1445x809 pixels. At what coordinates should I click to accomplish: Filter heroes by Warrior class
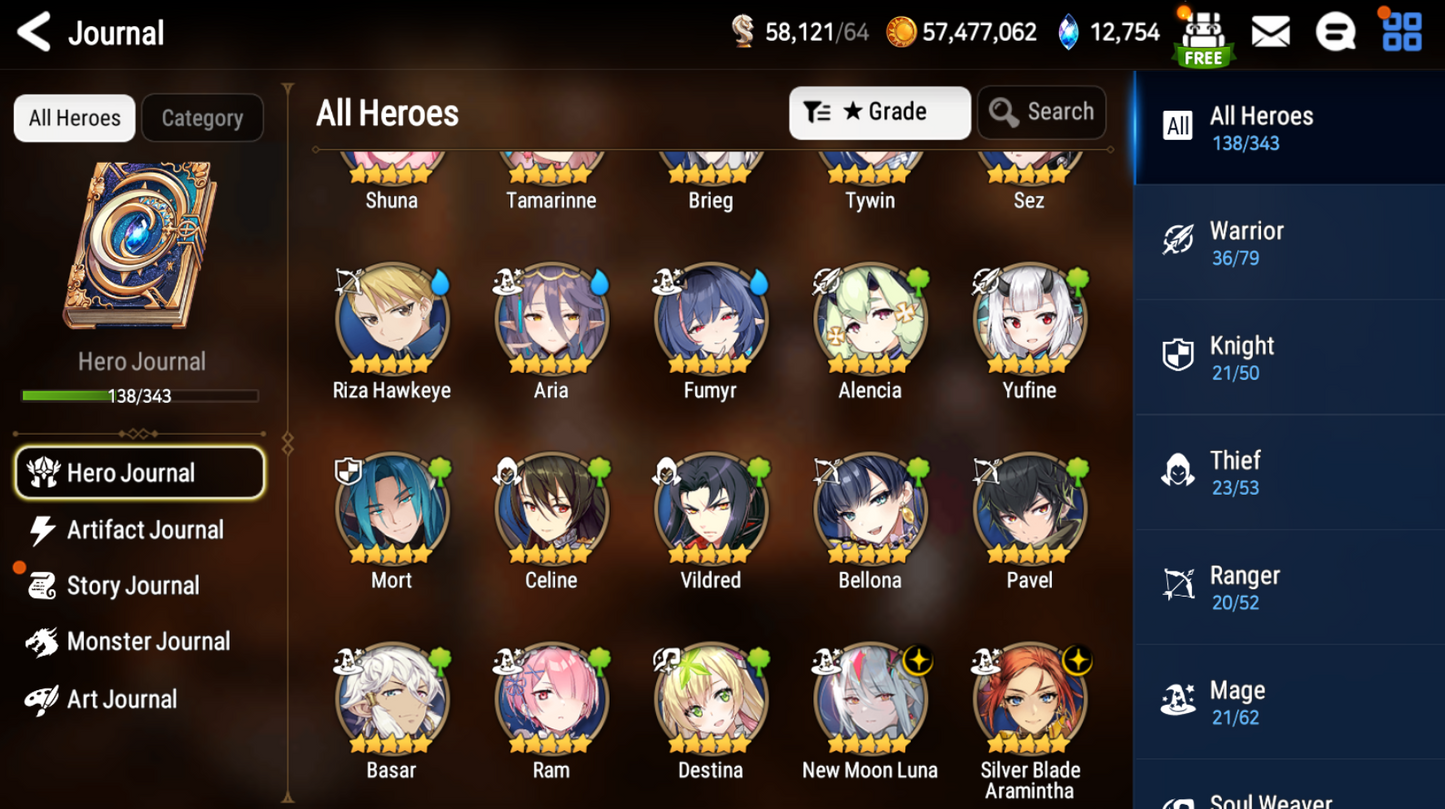click(x=1288, y=243)
